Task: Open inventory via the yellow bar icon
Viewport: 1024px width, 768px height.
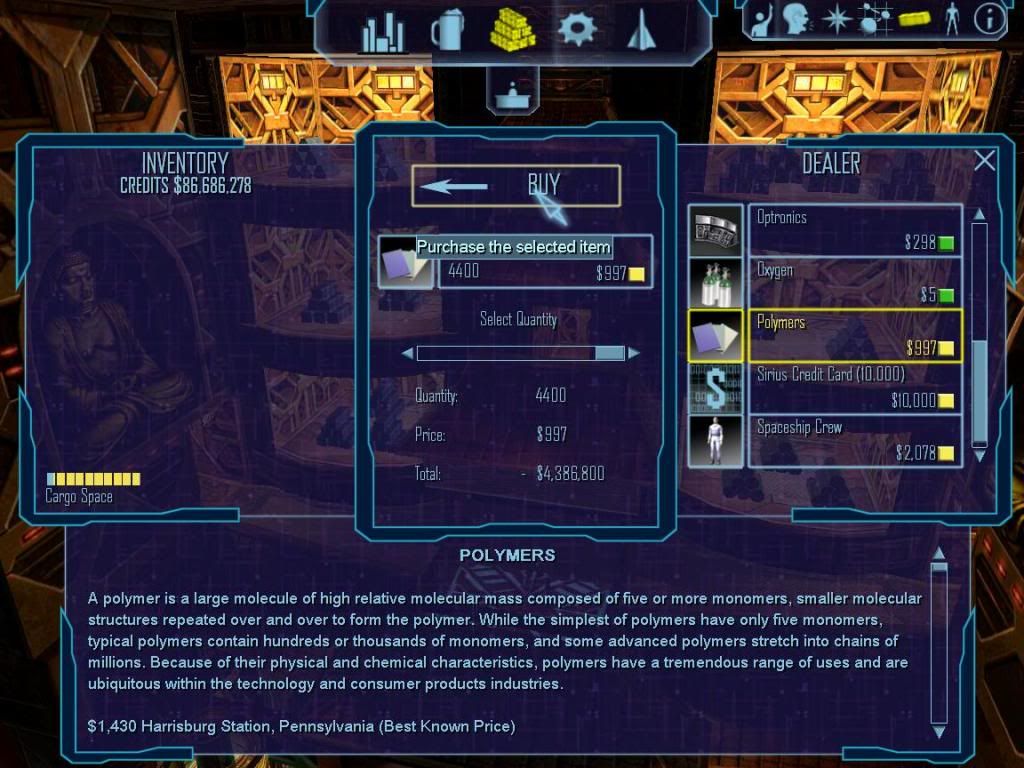Action: 914,19
